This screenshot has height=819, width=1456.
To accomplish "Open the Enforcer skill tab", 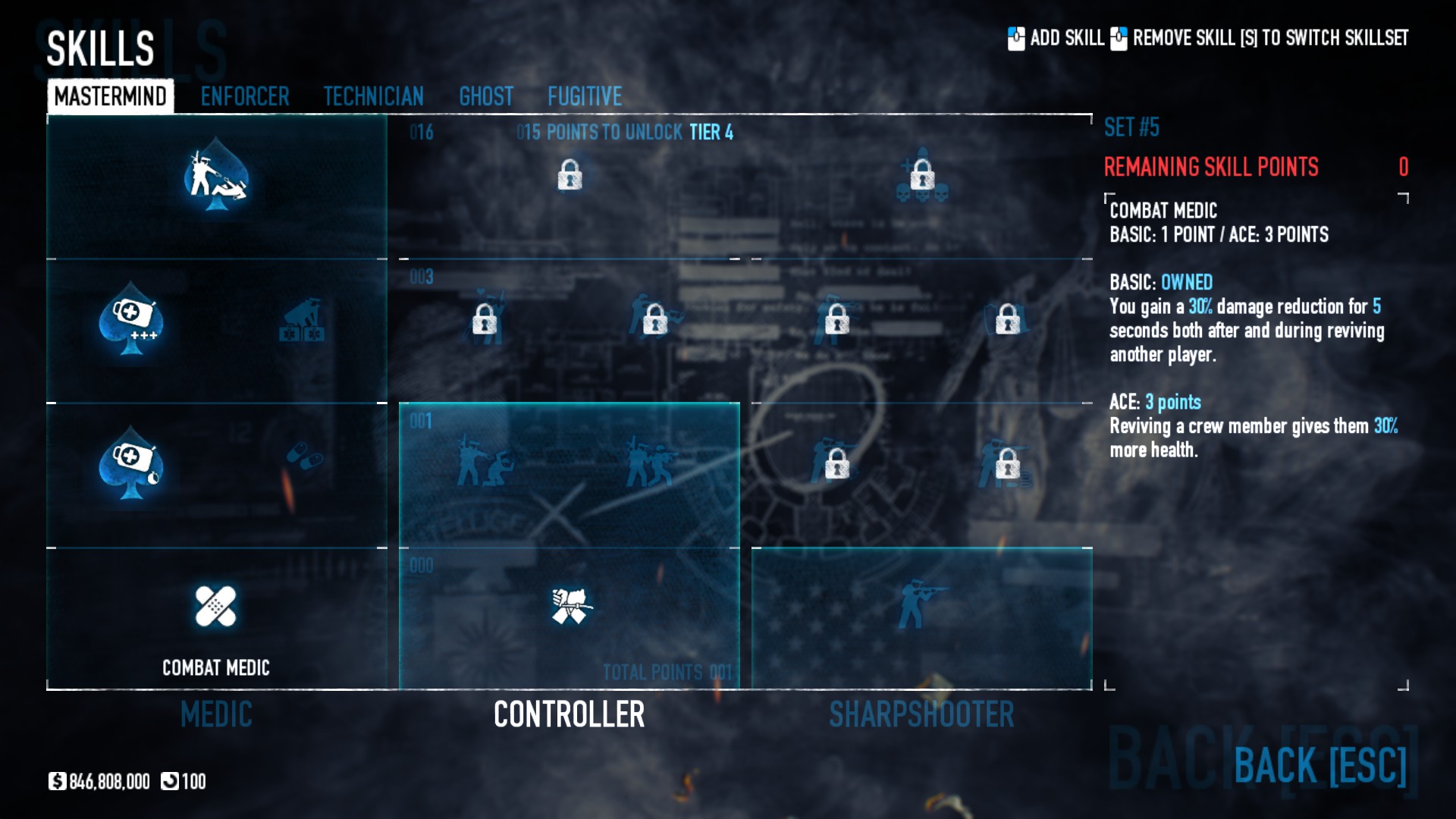I will click(x=245, y=96).
